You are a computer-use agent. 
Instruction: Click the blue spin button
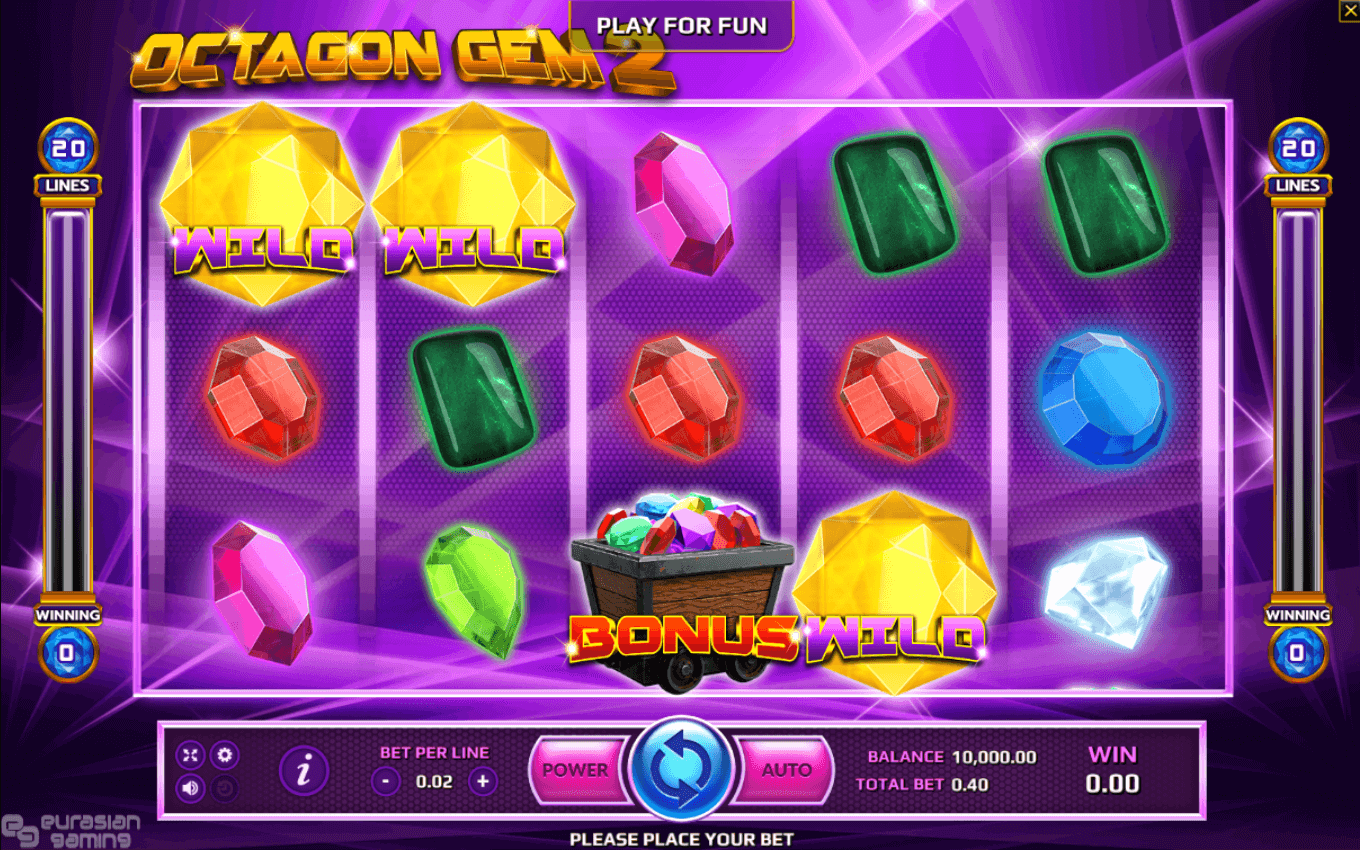tap(680, 770)
